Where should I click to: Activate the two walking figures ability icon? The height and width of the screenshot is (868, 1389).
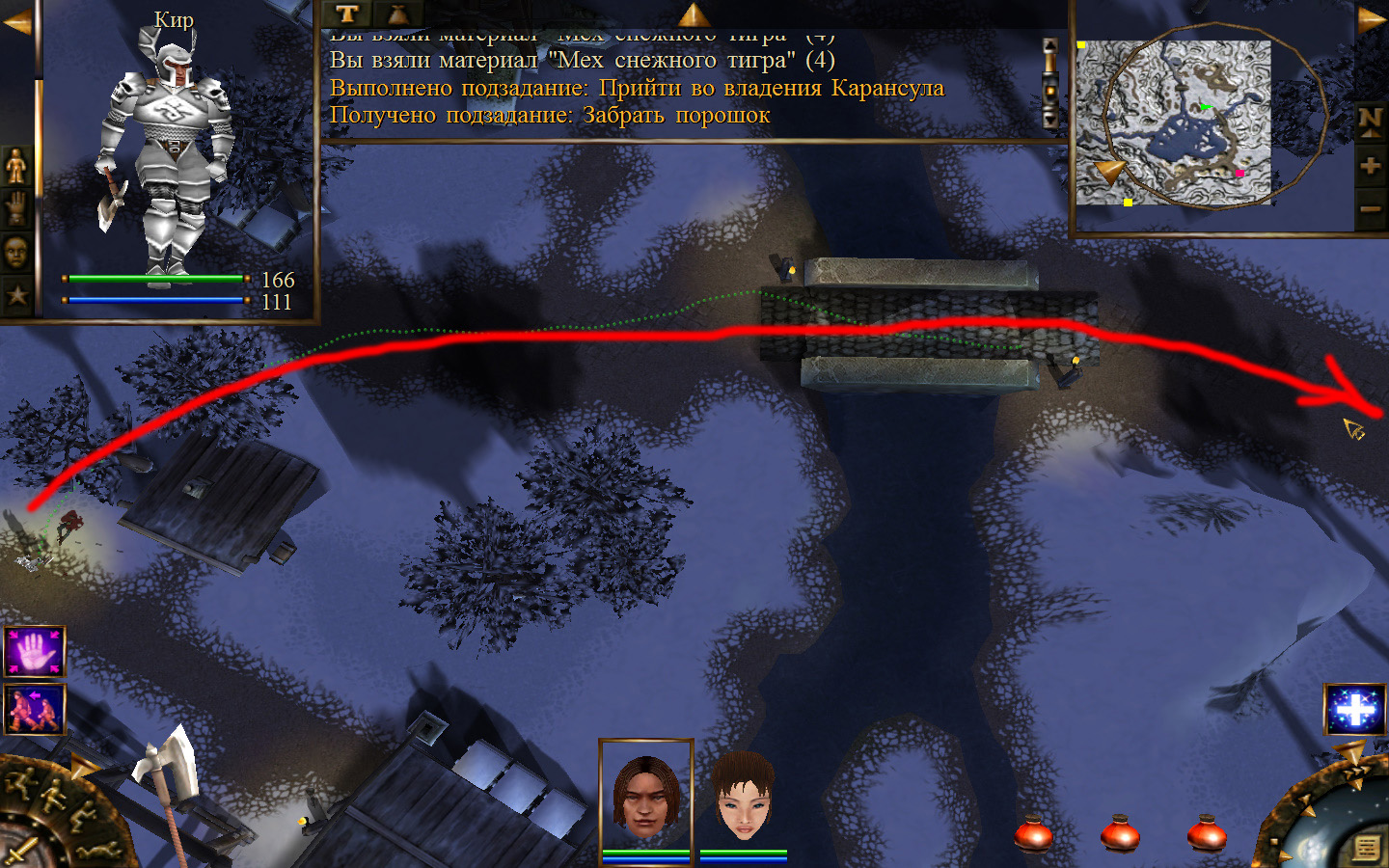tap(35, 709)
